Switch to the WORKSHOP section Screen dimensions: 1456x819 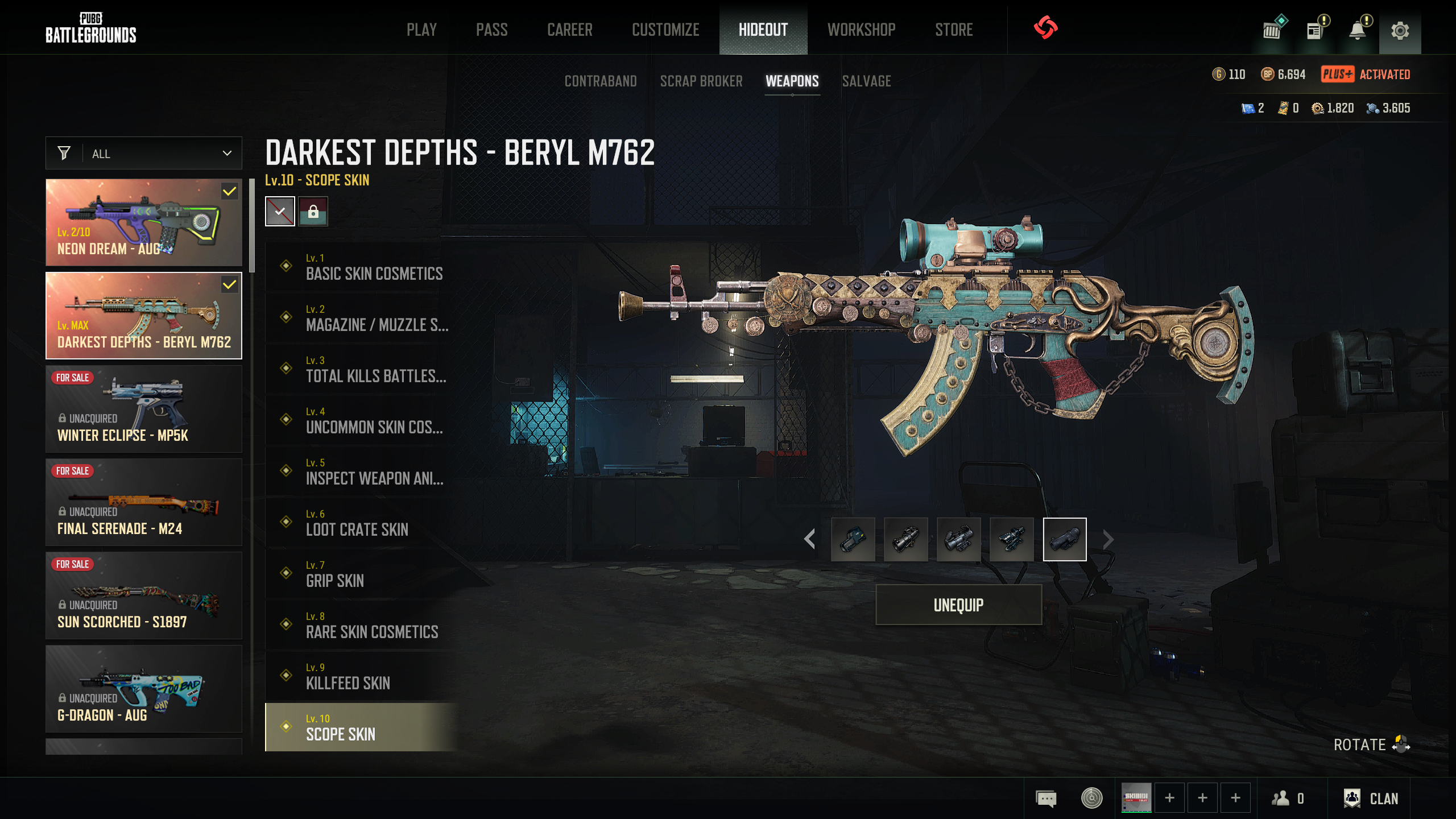tap(861, 30)
